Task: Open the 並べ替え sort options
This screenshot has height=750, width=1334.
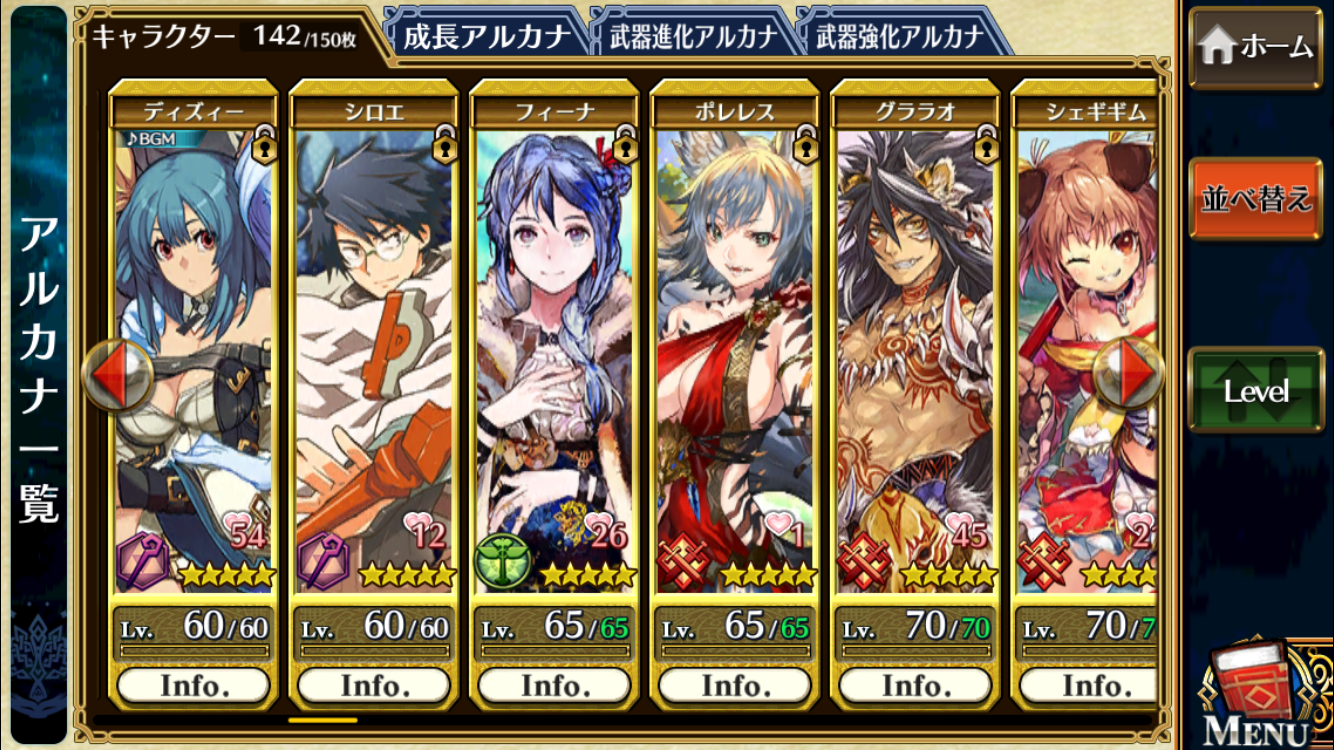Action: [1255, 198]
